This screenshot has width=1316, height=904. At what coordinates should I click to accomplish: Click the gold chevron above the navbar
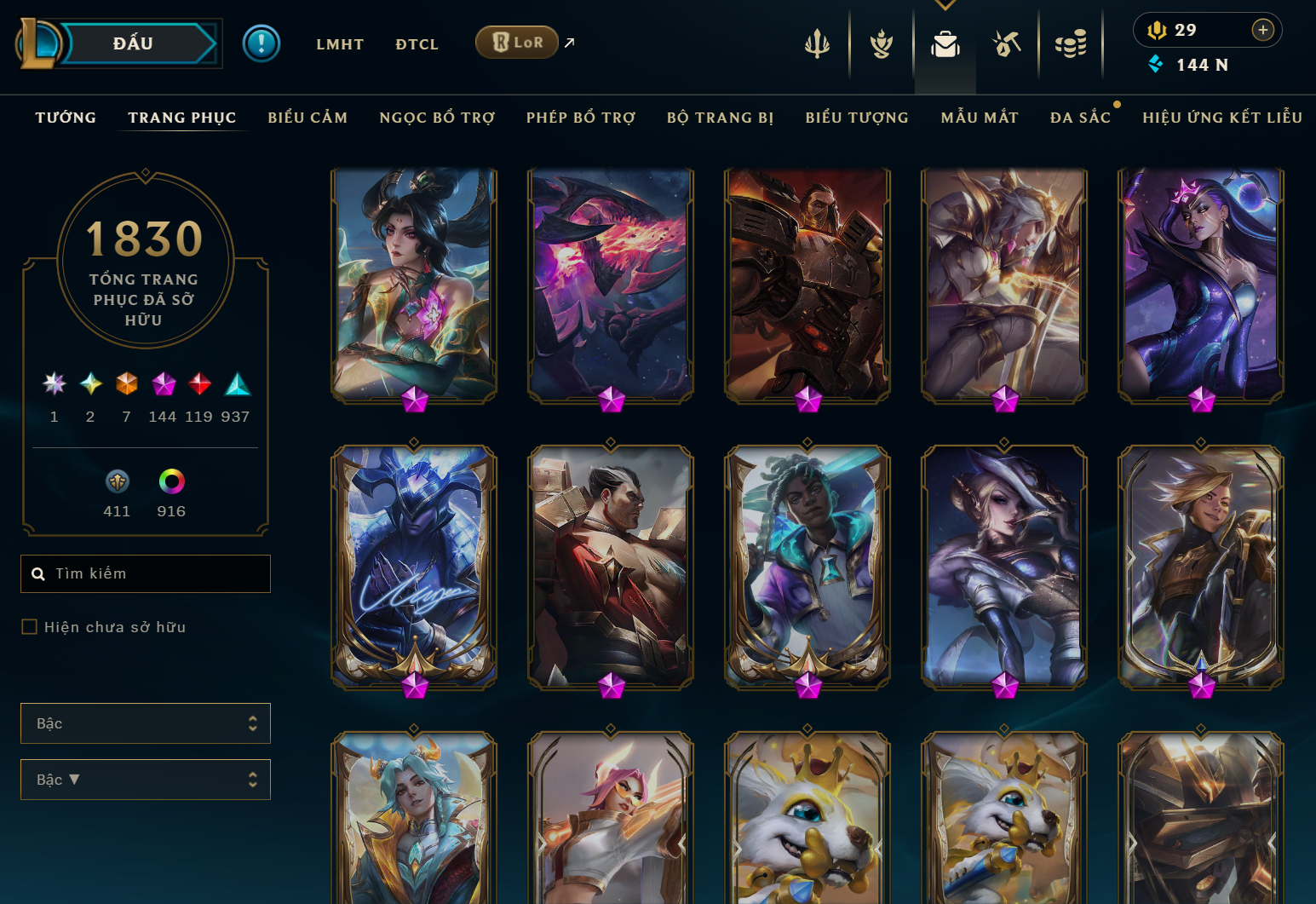[945, 4]
